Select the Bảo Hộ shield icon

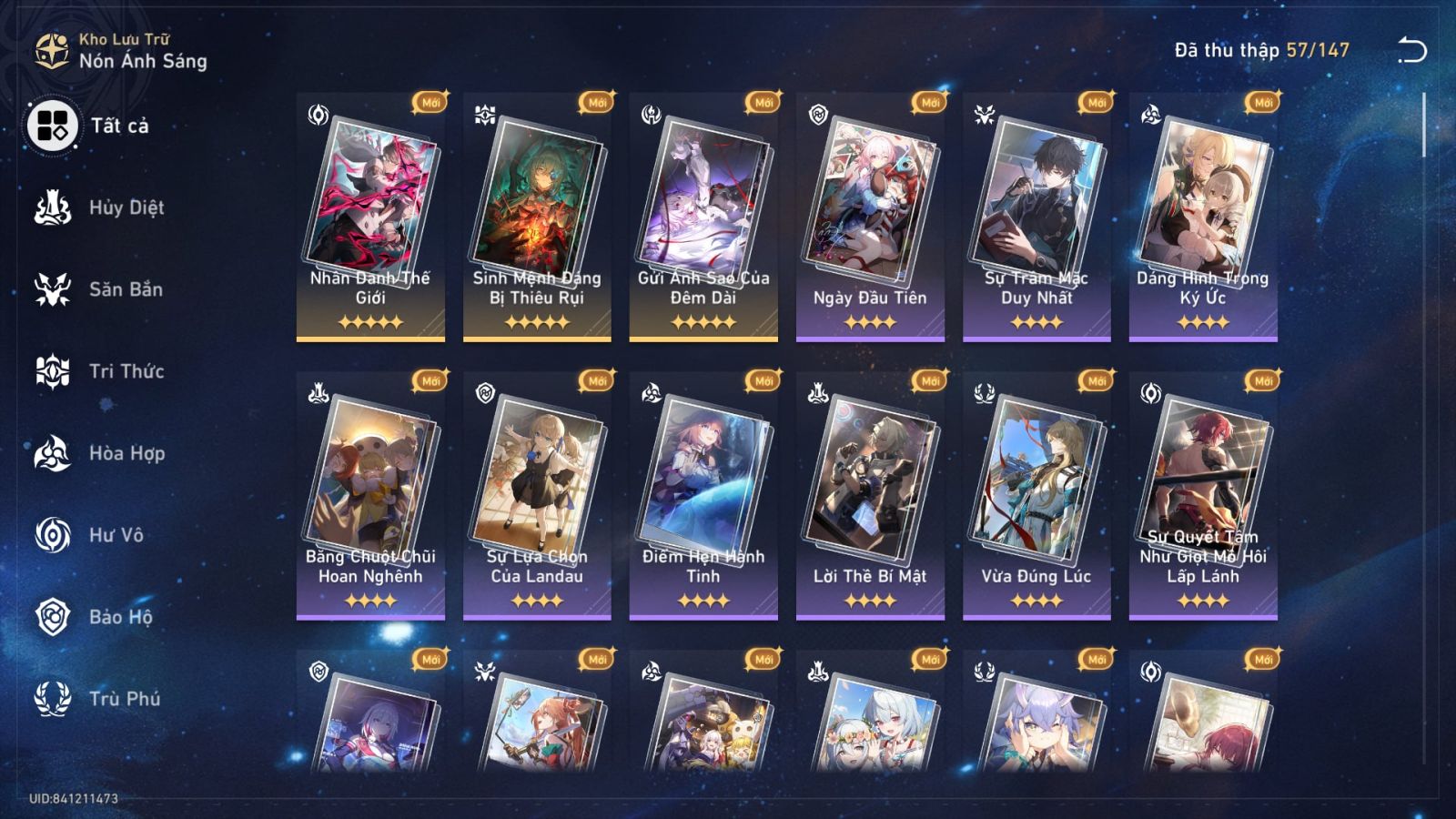click(53, 617)
